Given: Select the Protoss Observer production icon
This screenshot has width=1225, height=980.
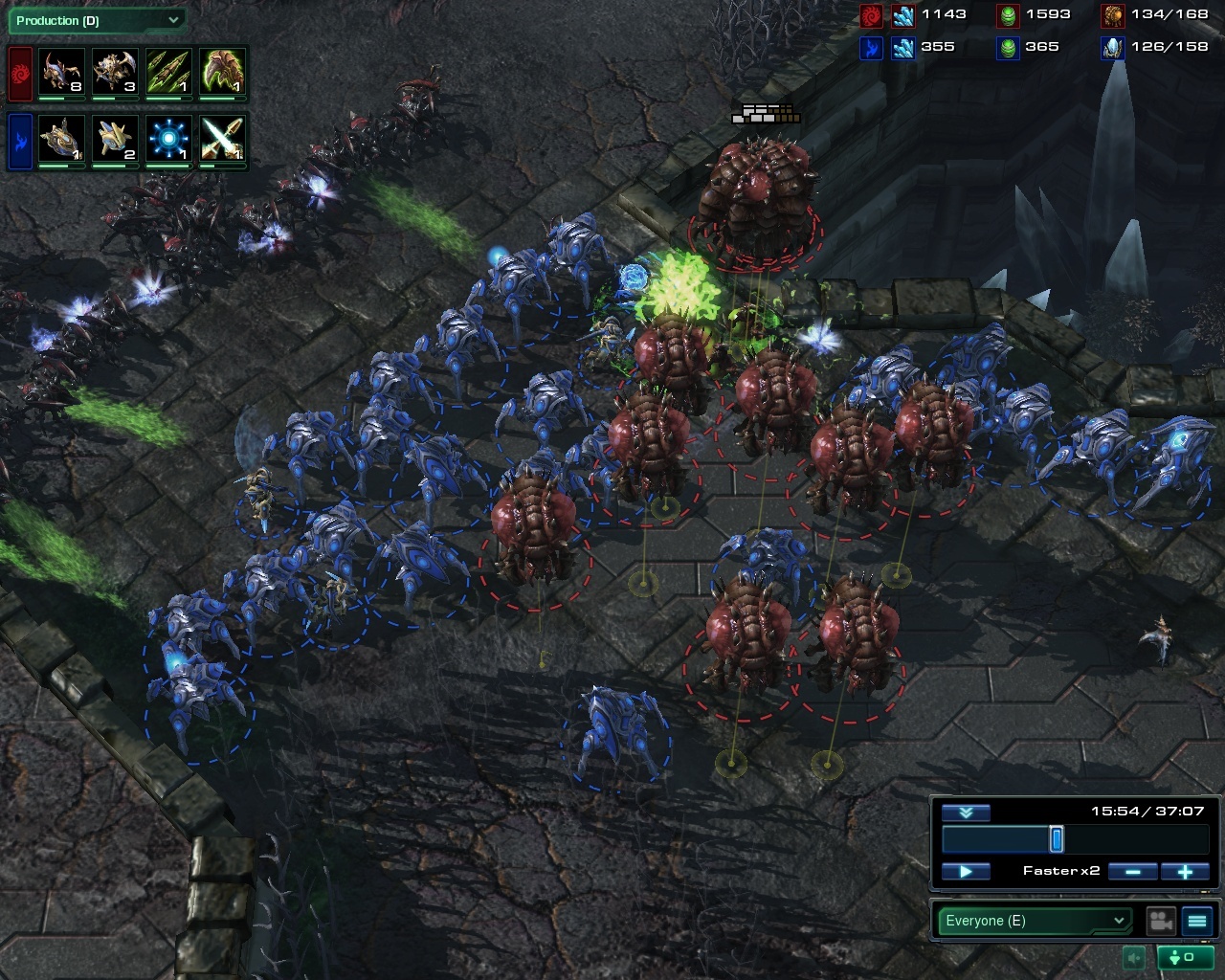Looking at the screenshot, I should click(114, 140).
